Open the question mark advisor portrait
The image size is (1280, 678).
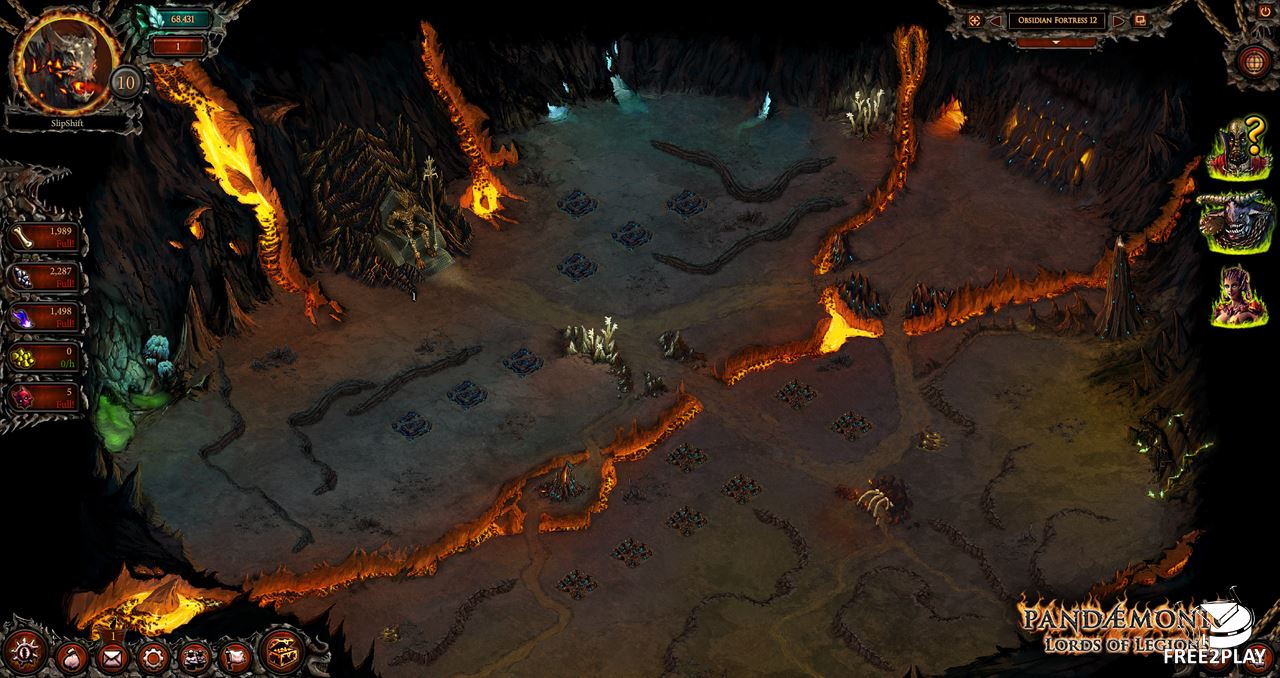click(x=1238, y=150)
